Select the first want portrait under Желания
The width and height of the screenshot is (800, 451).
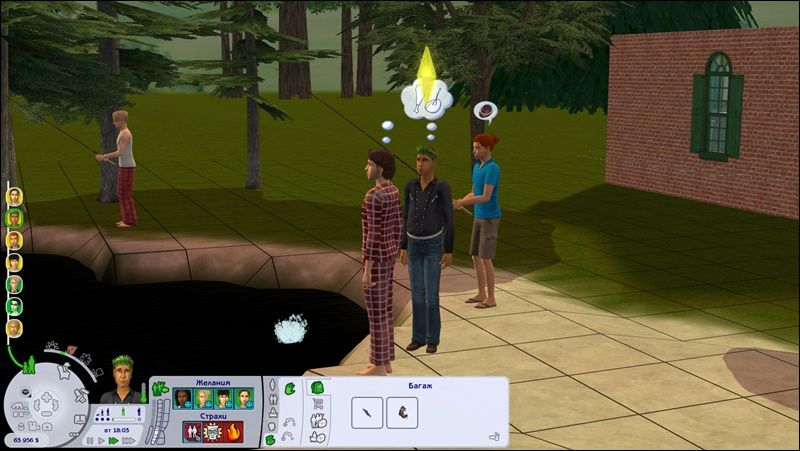[182, 398]
